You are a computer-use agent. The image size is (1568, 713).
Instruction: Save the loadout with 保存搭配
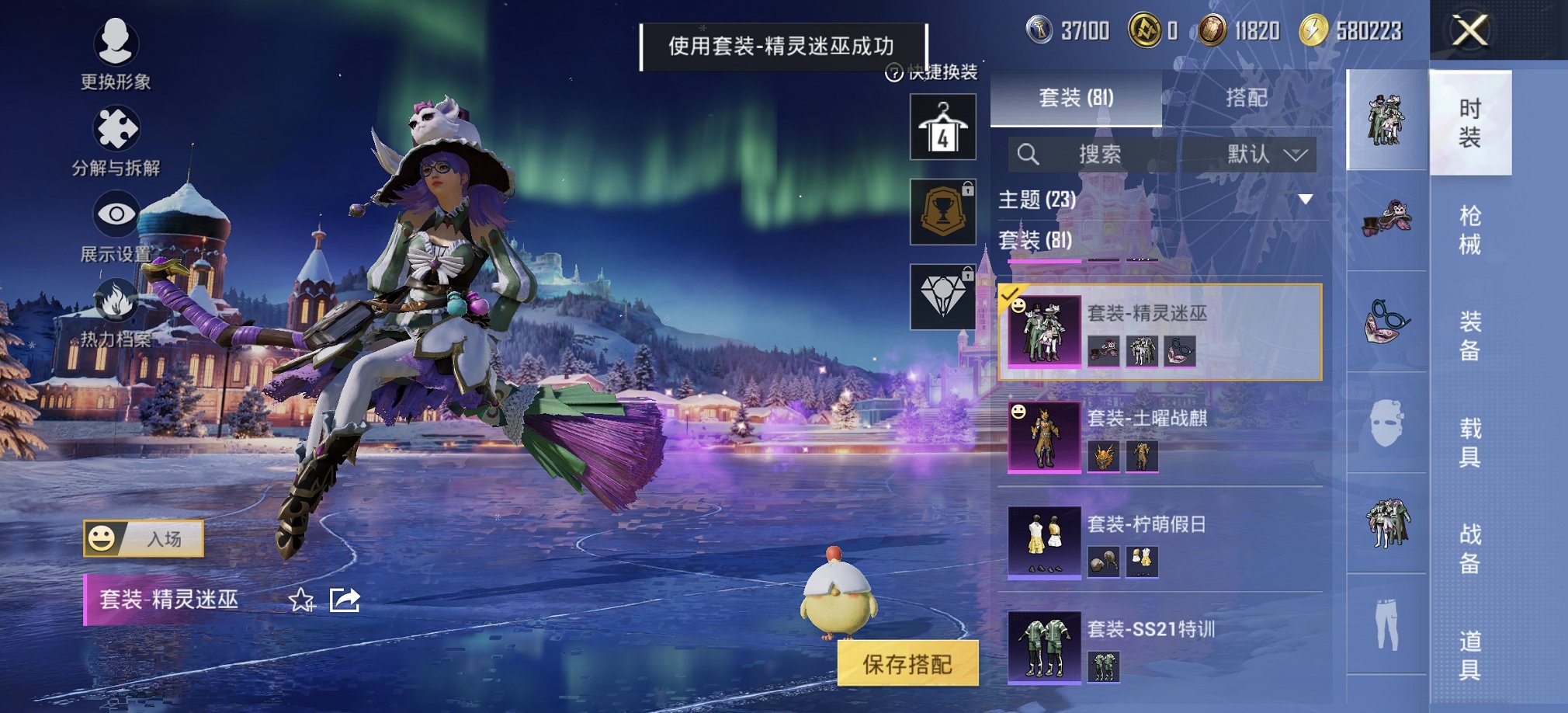(x=907, y=664)
